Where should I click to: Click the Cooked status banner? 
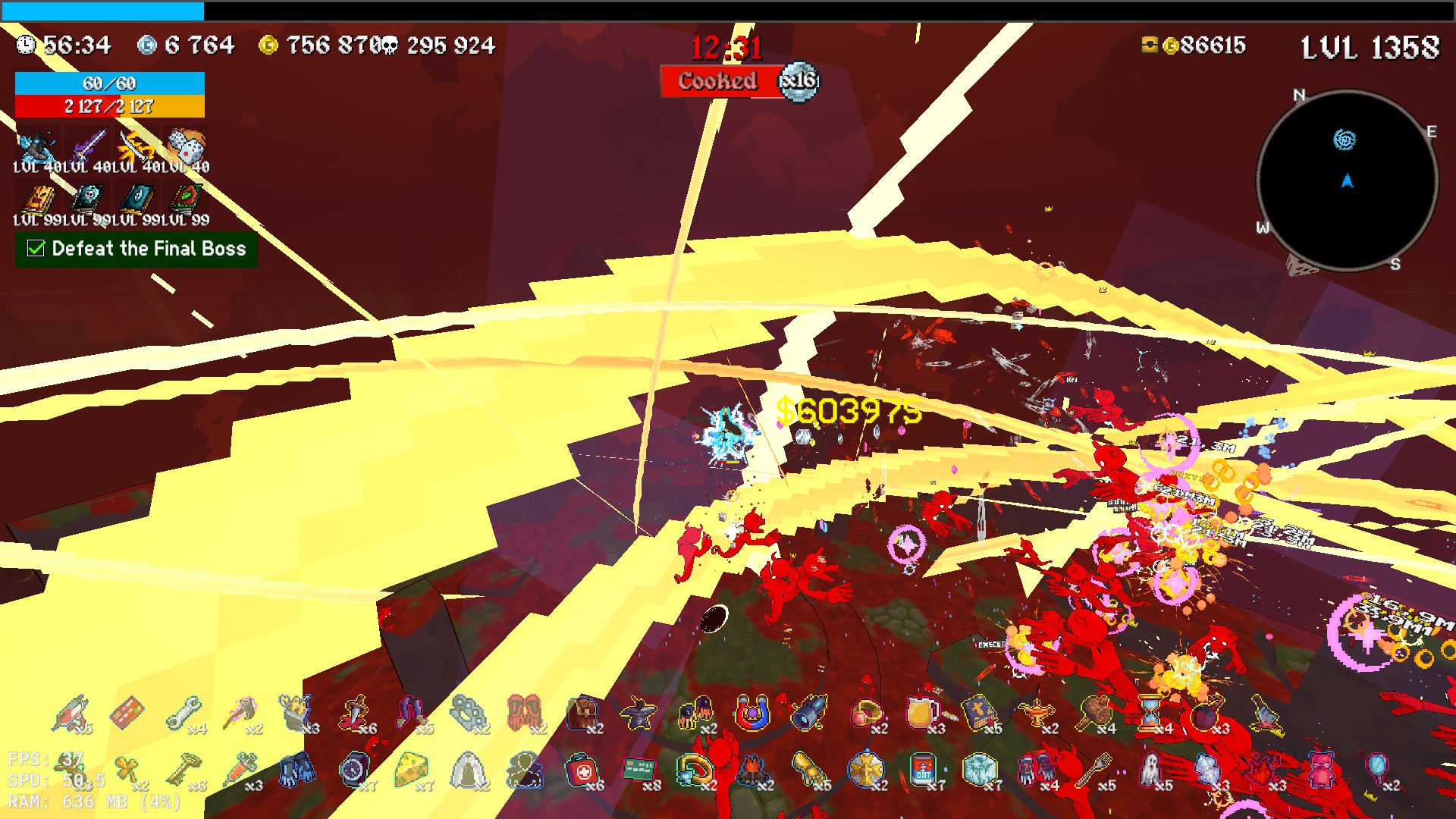(x=718, y=81)
